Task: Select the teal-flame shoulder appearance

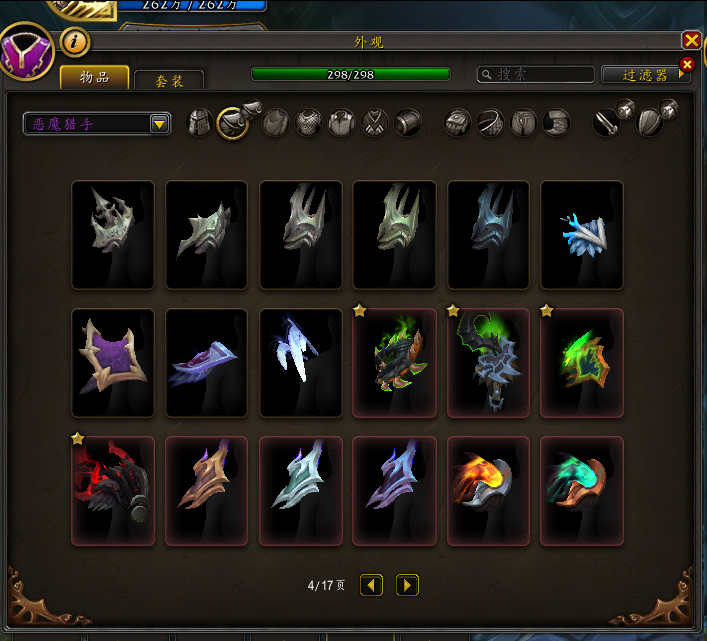Action: [582, 491]
